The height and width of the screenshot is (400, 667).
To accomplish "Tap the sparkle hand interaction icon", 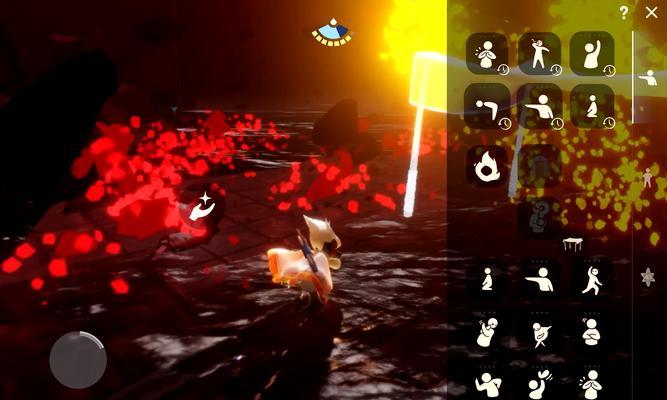I will (202, 207).
